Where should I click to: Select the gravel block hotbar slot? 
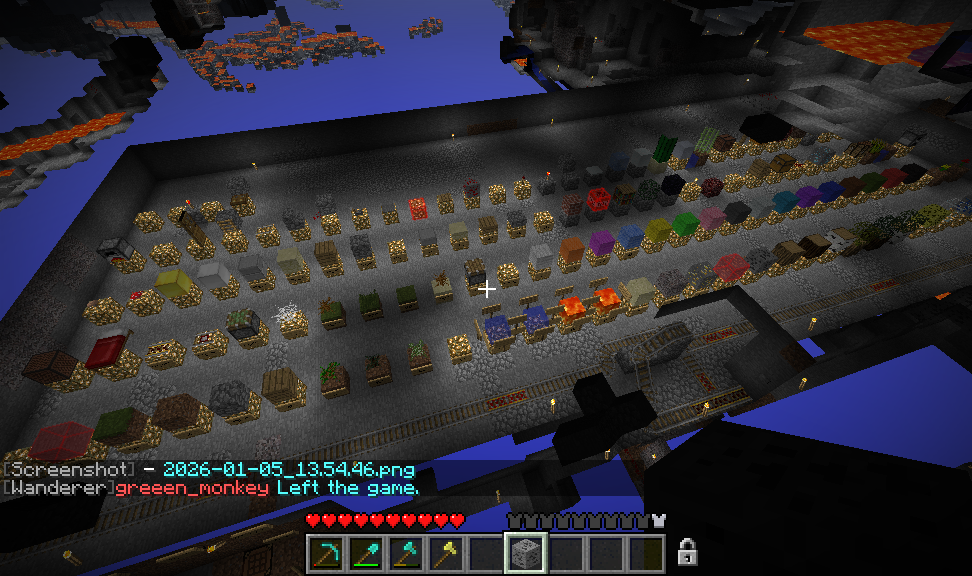(526, 552)
